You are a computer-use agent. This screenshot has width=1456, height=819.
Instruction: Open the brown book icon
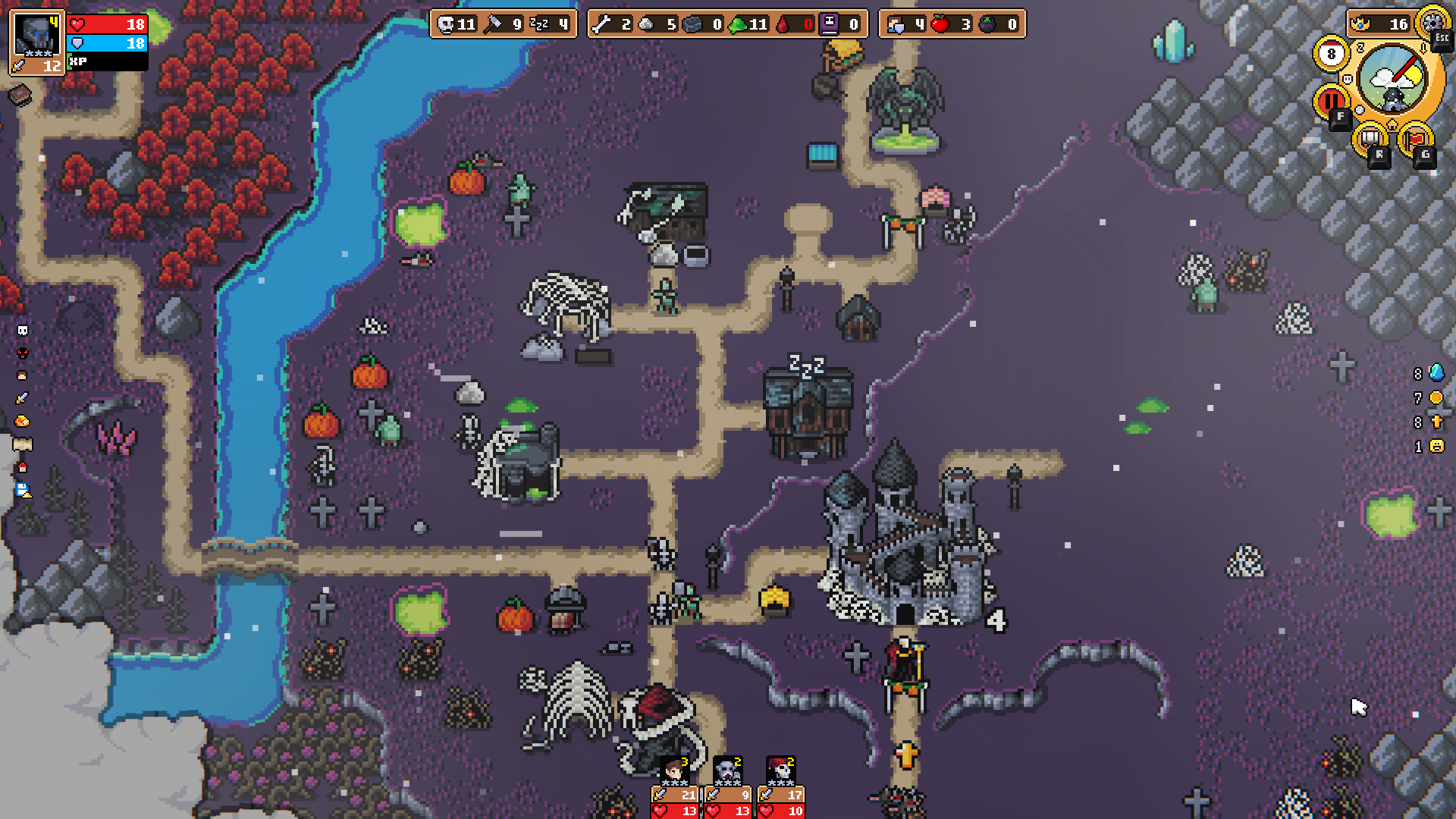[x=20, y=95]
